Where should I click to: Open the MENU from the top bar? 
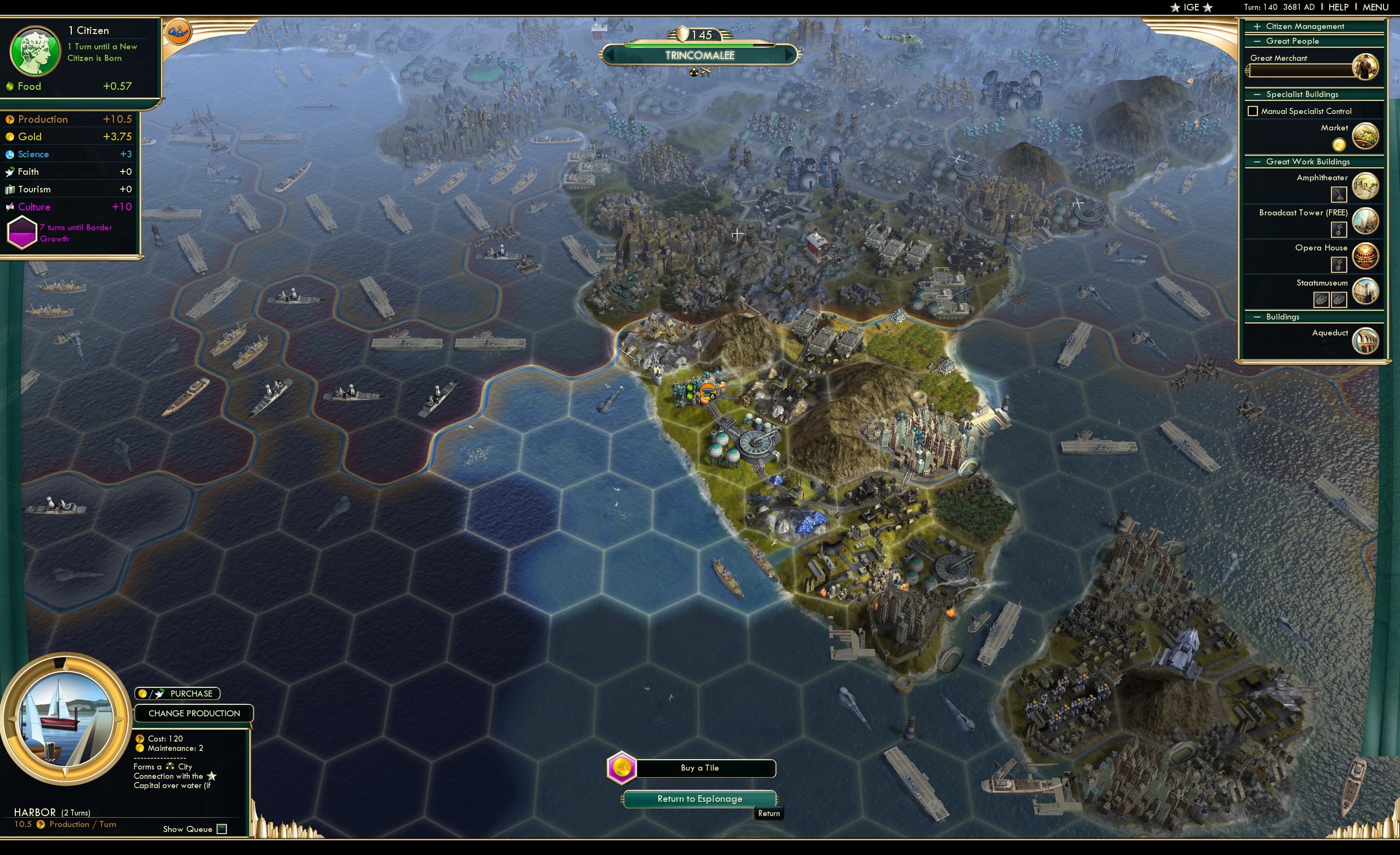[x=1374, y=7]
